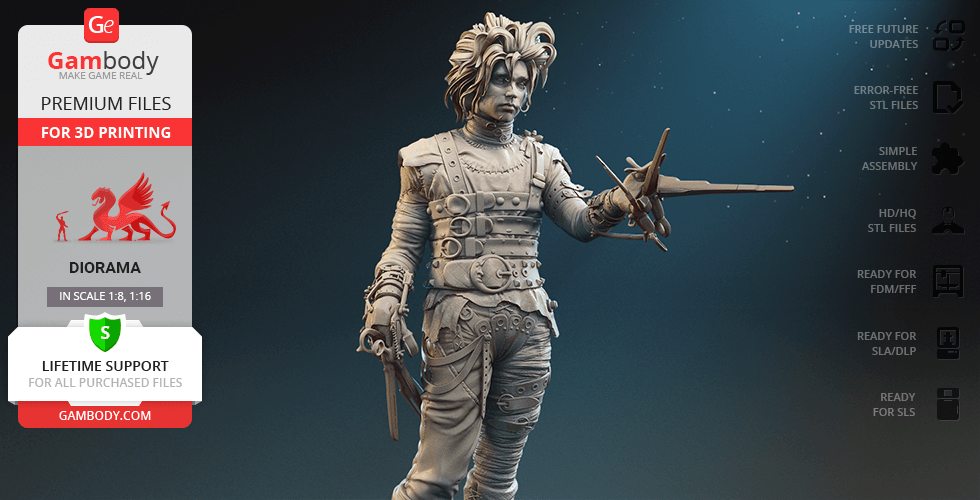980x500 pixels.
Task: Click the Ready for SLS printer icon
Action: coord(948,404)
